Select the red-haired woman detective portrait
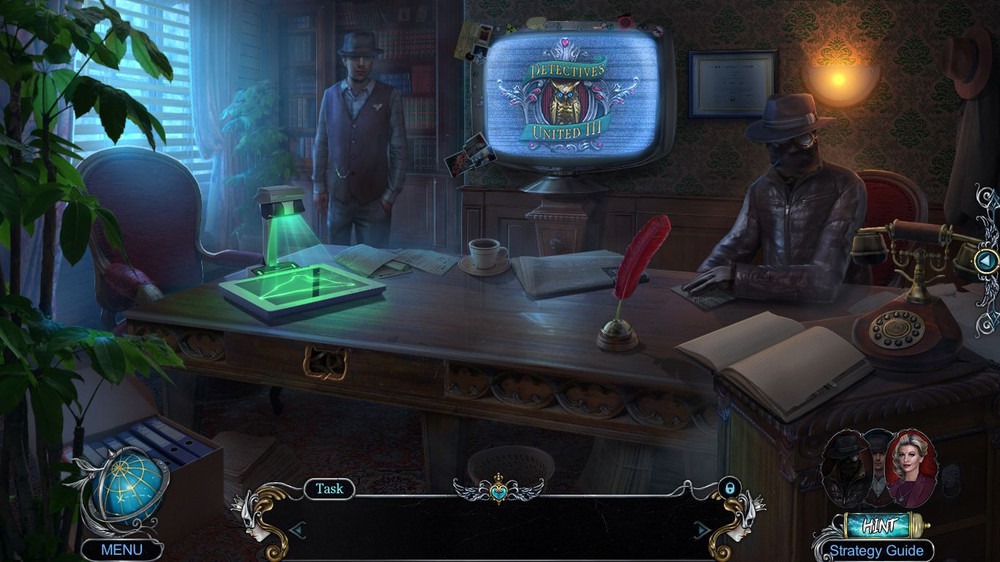The image size is (1000, 562). 912,467
